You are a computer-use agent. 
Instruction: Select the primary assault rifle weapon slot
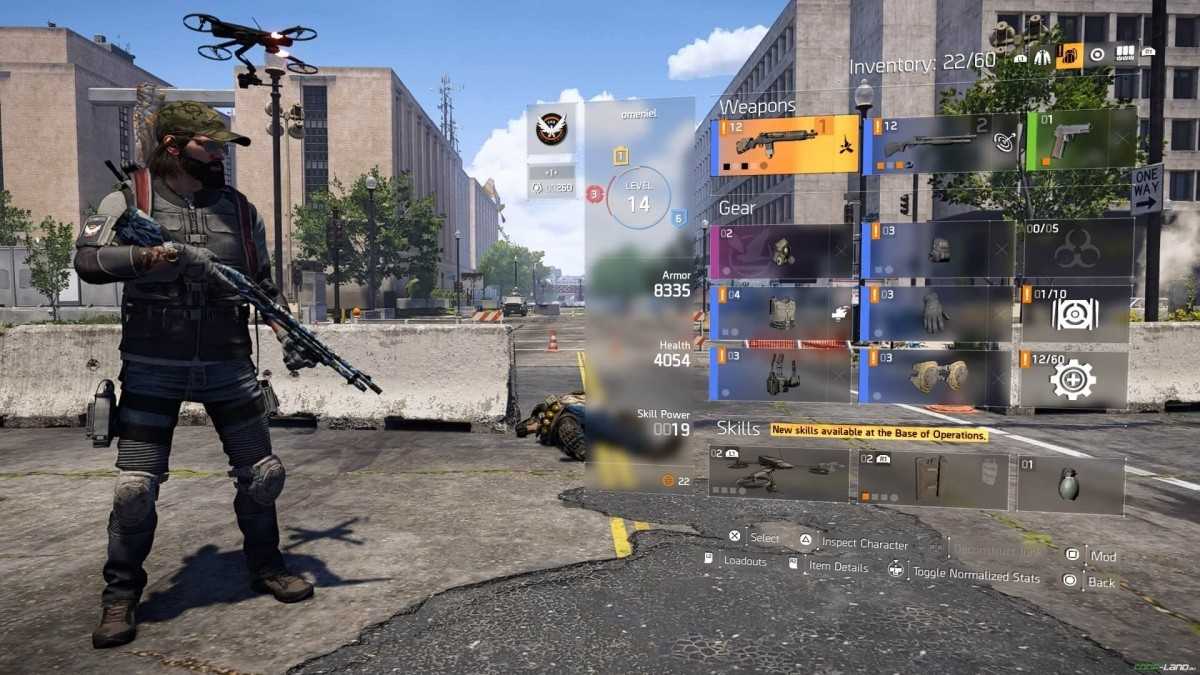point(785,145)
